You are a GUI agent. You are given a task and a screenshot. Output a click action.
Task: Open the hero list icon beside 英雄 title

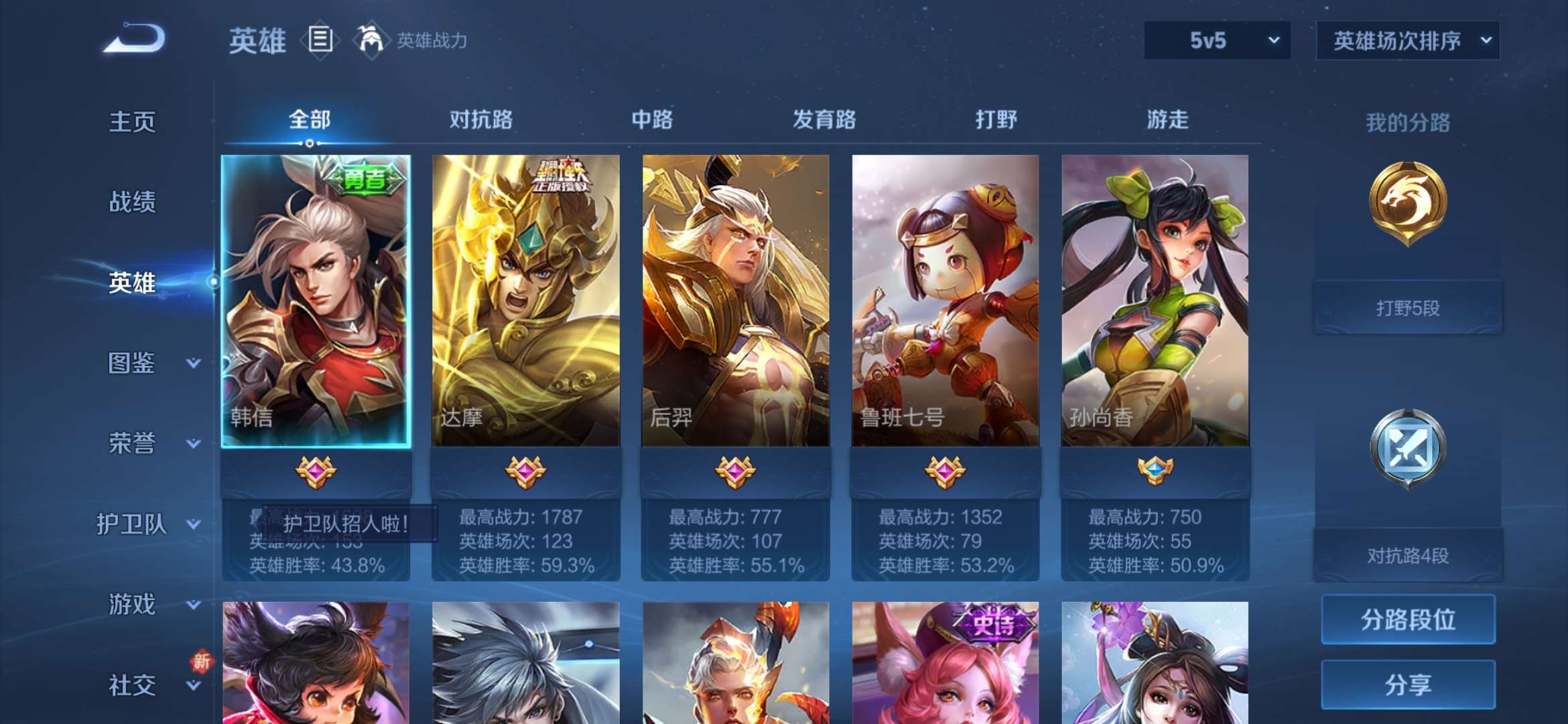click(320, 39)
